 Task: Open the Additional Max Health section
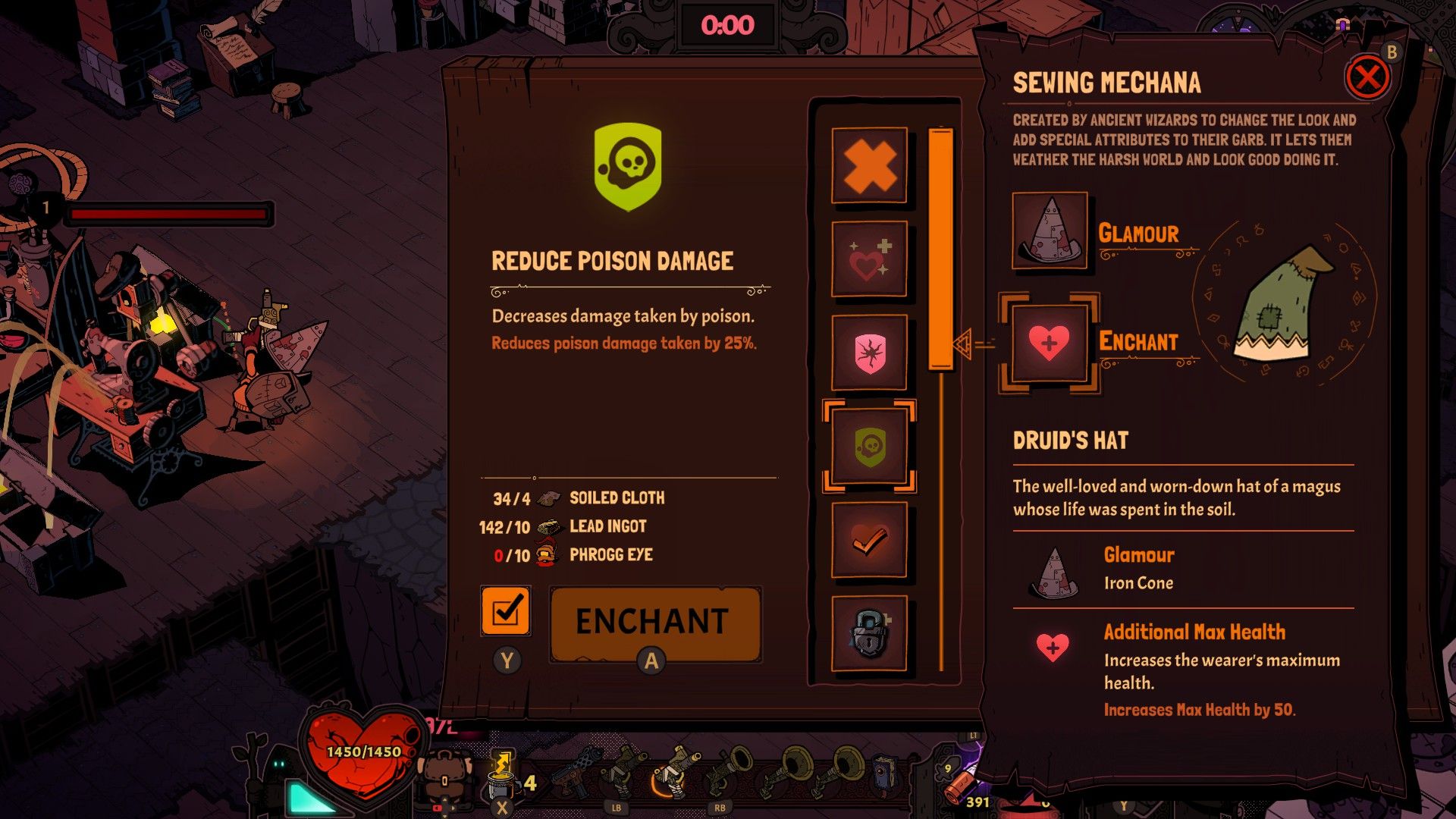1193,632
